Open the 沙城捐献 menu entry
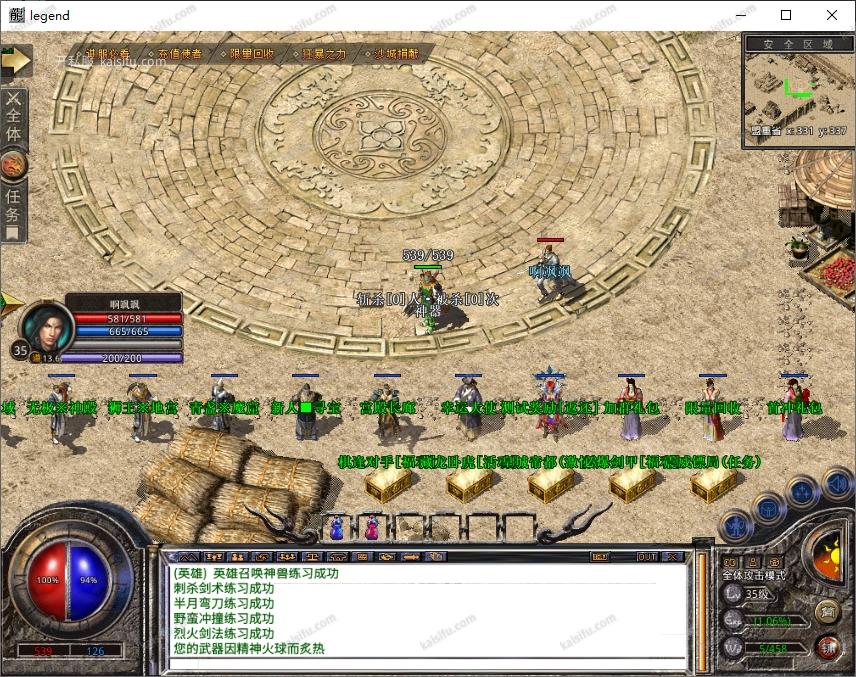 [x=396, y=54]
